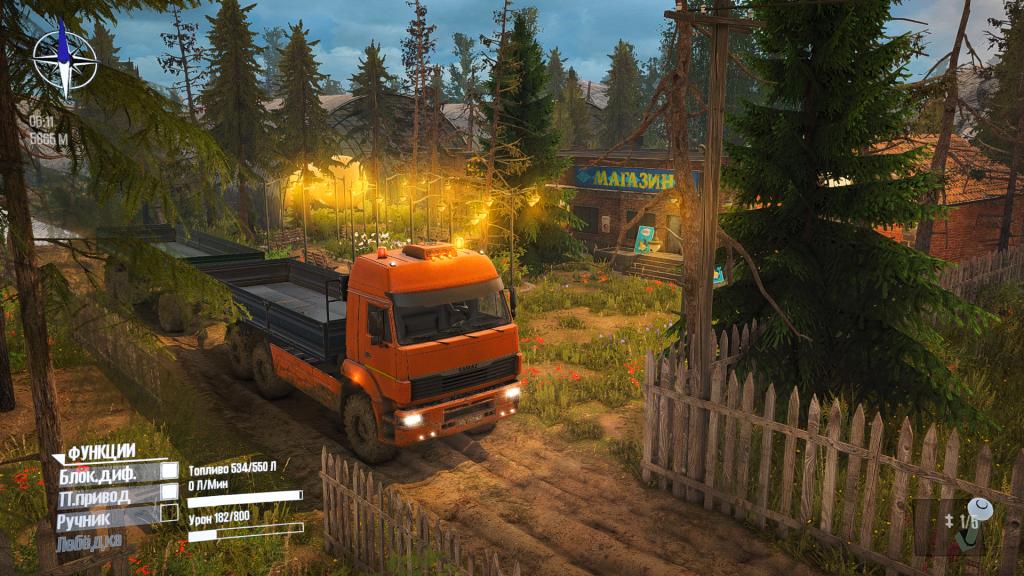Toggle the Блок.диф. differential lock checkbox
1024x576 pixels.
(x=170, y=470)
